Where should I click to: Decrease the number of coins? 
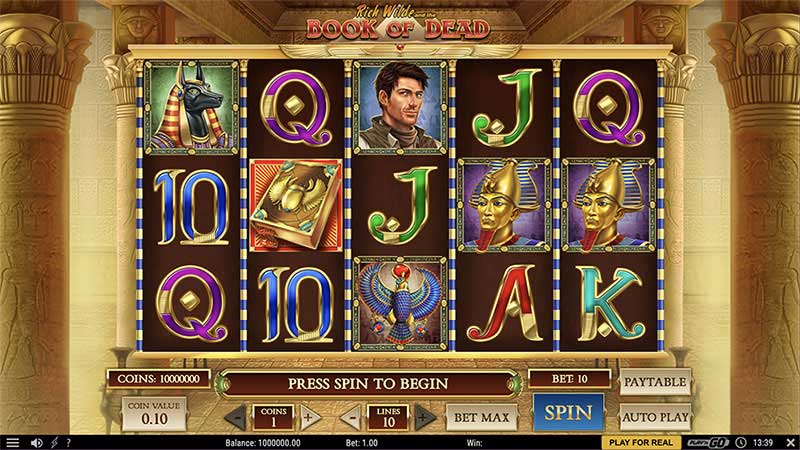tap(235, 417)
